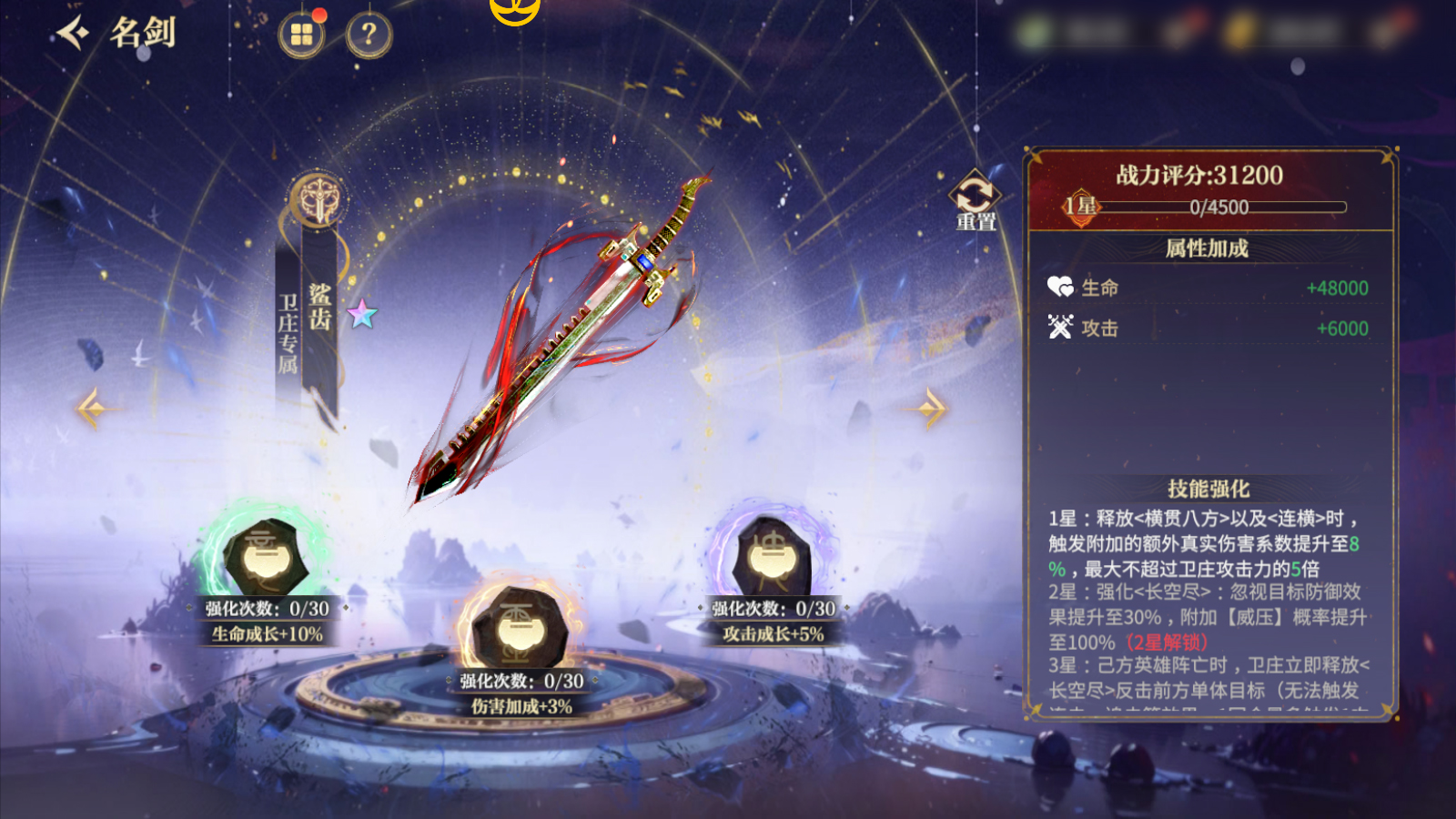
Task: Open the question mark help
Action: tap(369, 35)
